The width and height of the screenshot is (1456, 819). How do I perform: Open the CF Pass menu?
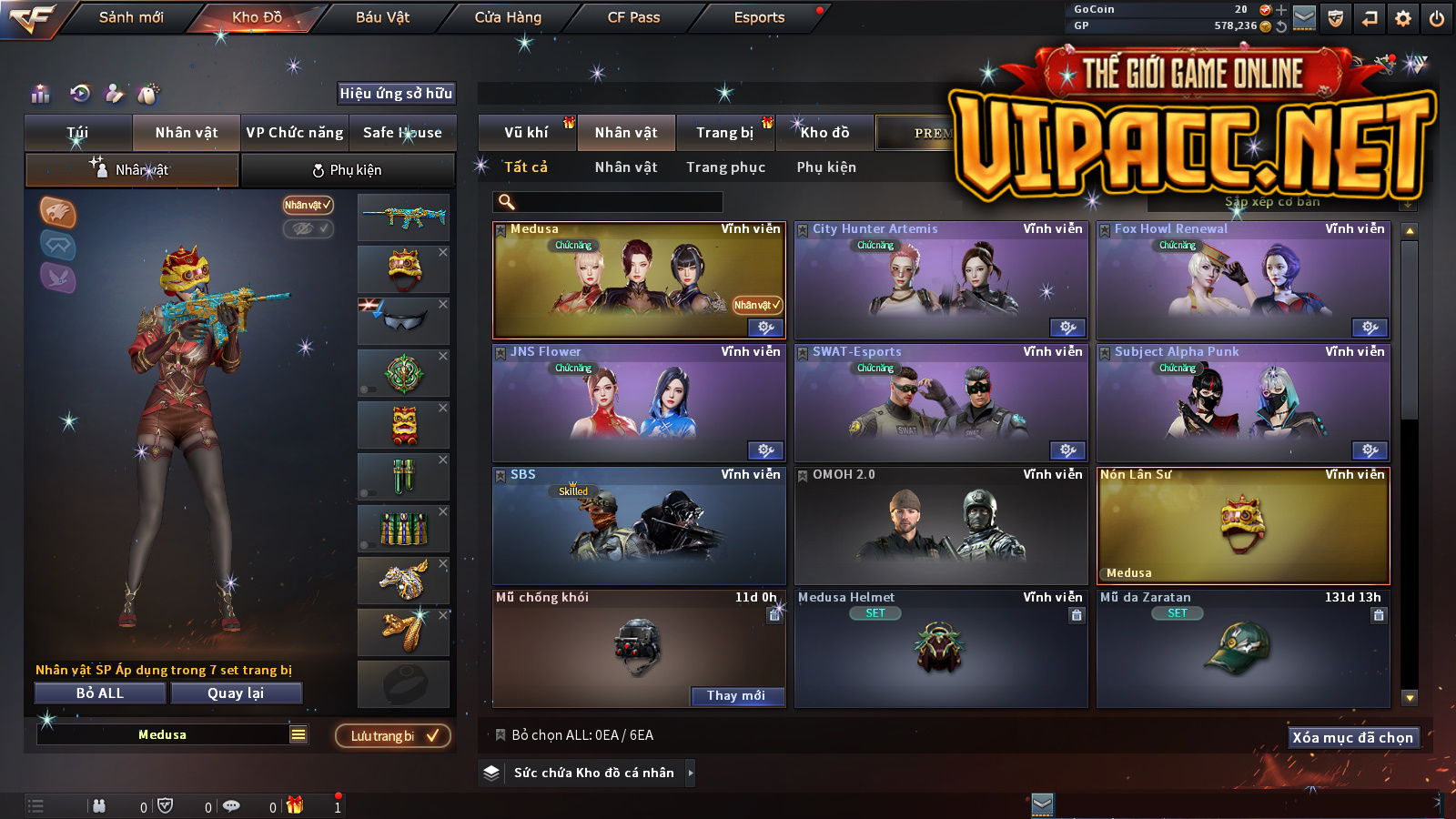coord(633,17)
